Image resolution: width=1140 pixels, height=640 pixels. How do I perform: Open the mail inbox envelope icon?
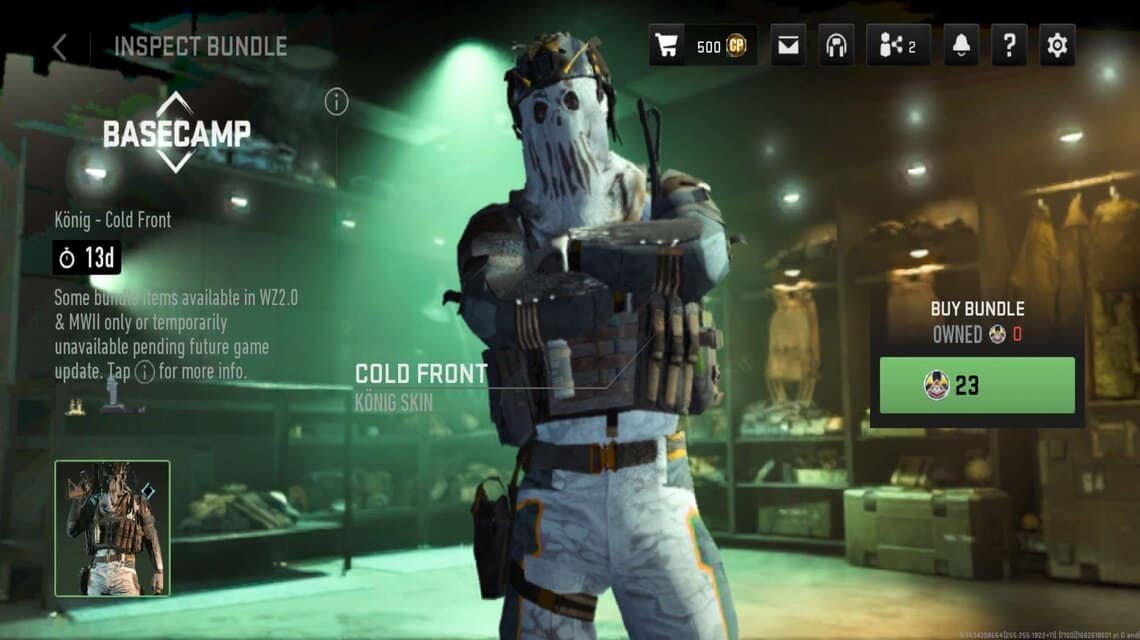[x=788, y=46]
